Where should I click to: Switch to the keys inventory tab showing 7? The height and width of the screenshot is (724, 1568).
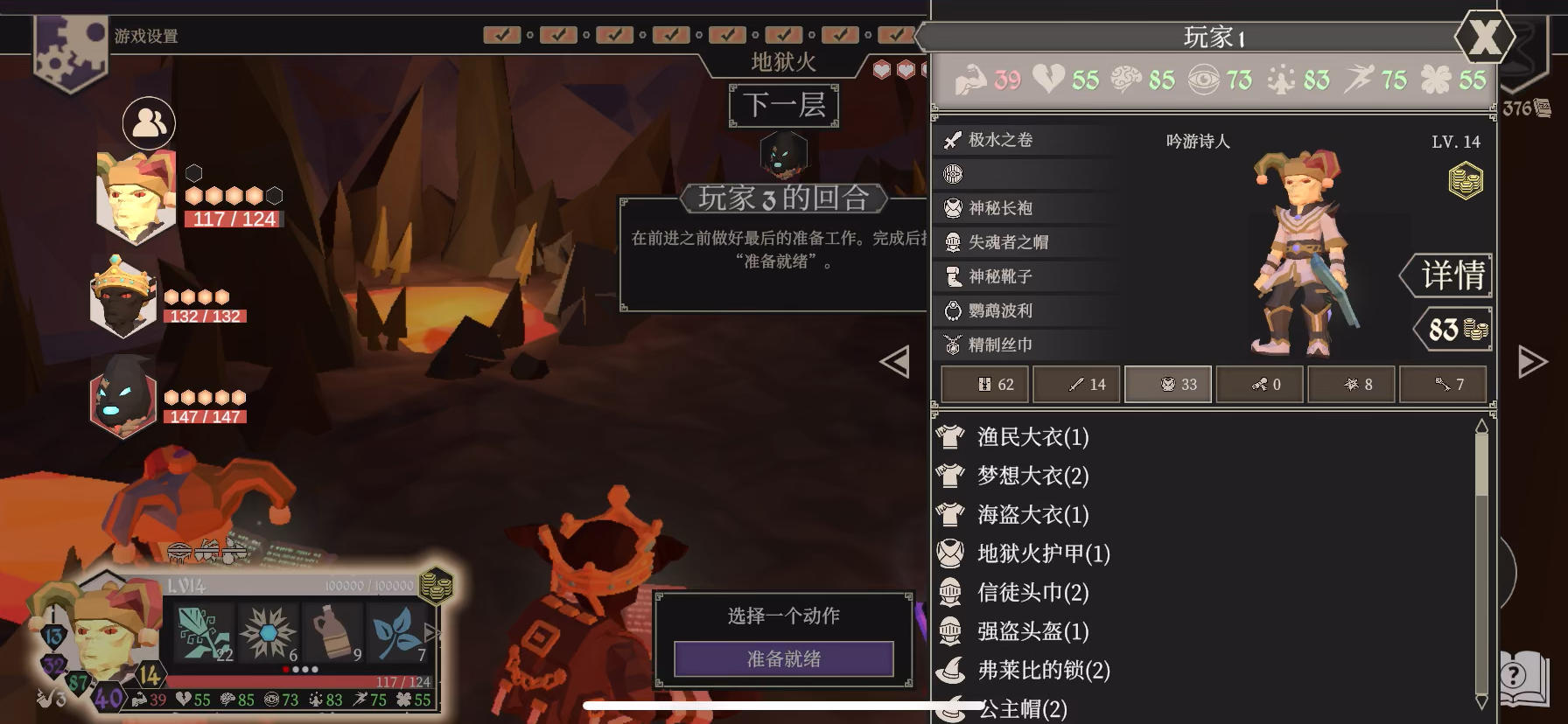[x=1442, y=384]
